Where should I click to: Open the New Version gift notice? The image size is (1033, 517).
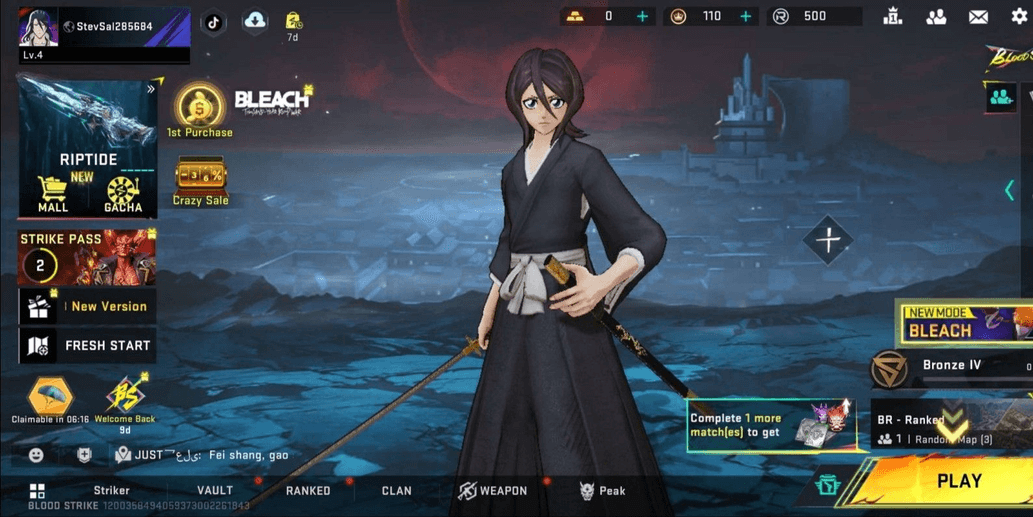pyautogui.click(x=87, y=307)
